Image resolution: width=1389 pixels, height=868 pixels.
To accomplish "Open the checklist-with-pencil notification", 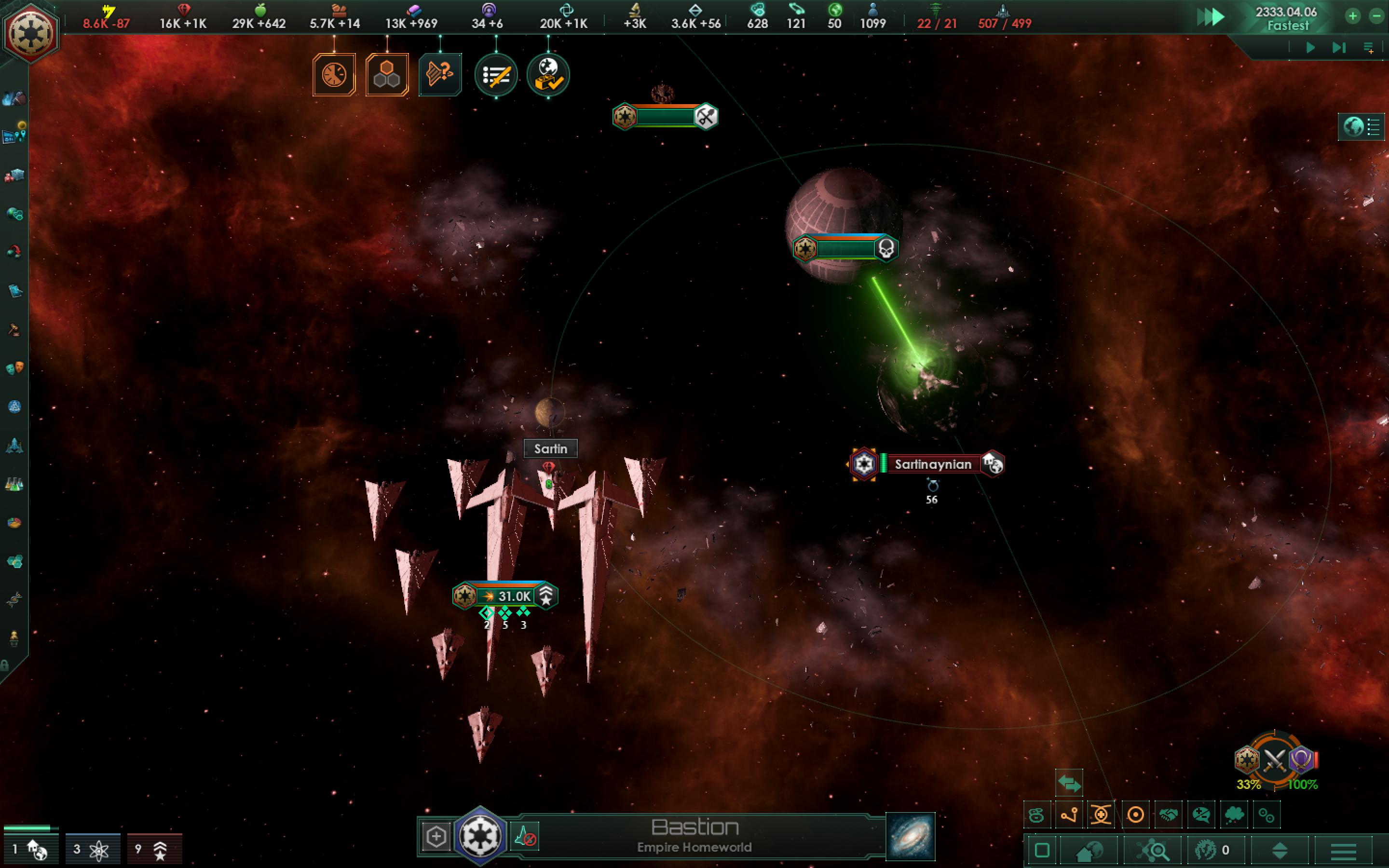I will tap(496, 75).
